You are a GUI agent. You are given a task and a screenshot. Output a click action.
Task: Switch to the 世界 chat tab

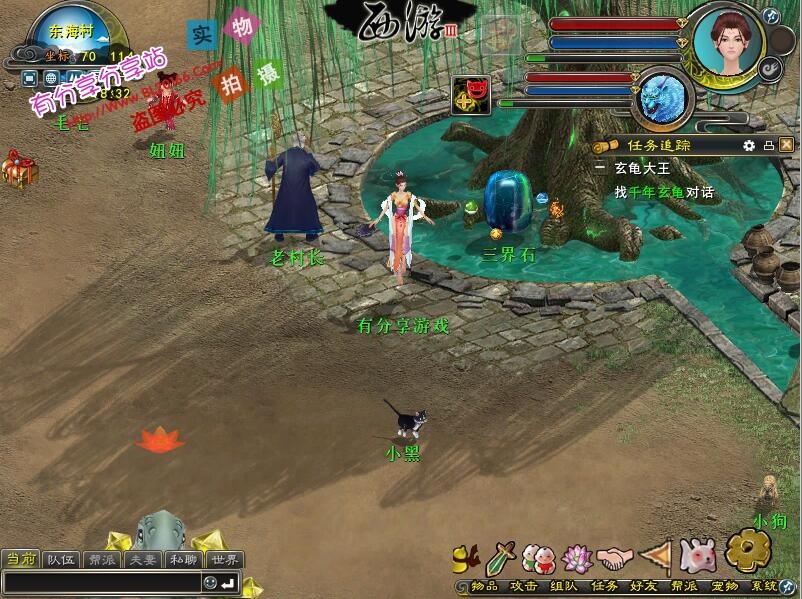(224, 560)
